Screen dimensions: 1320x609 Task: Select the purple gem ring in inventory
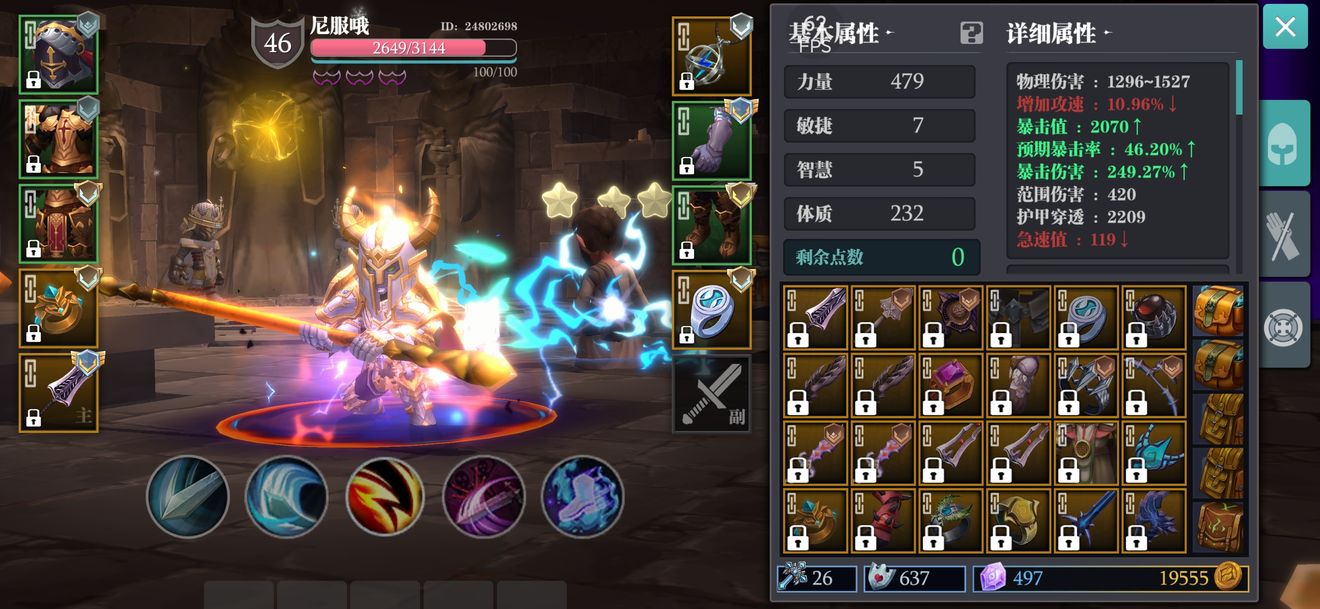951,385
